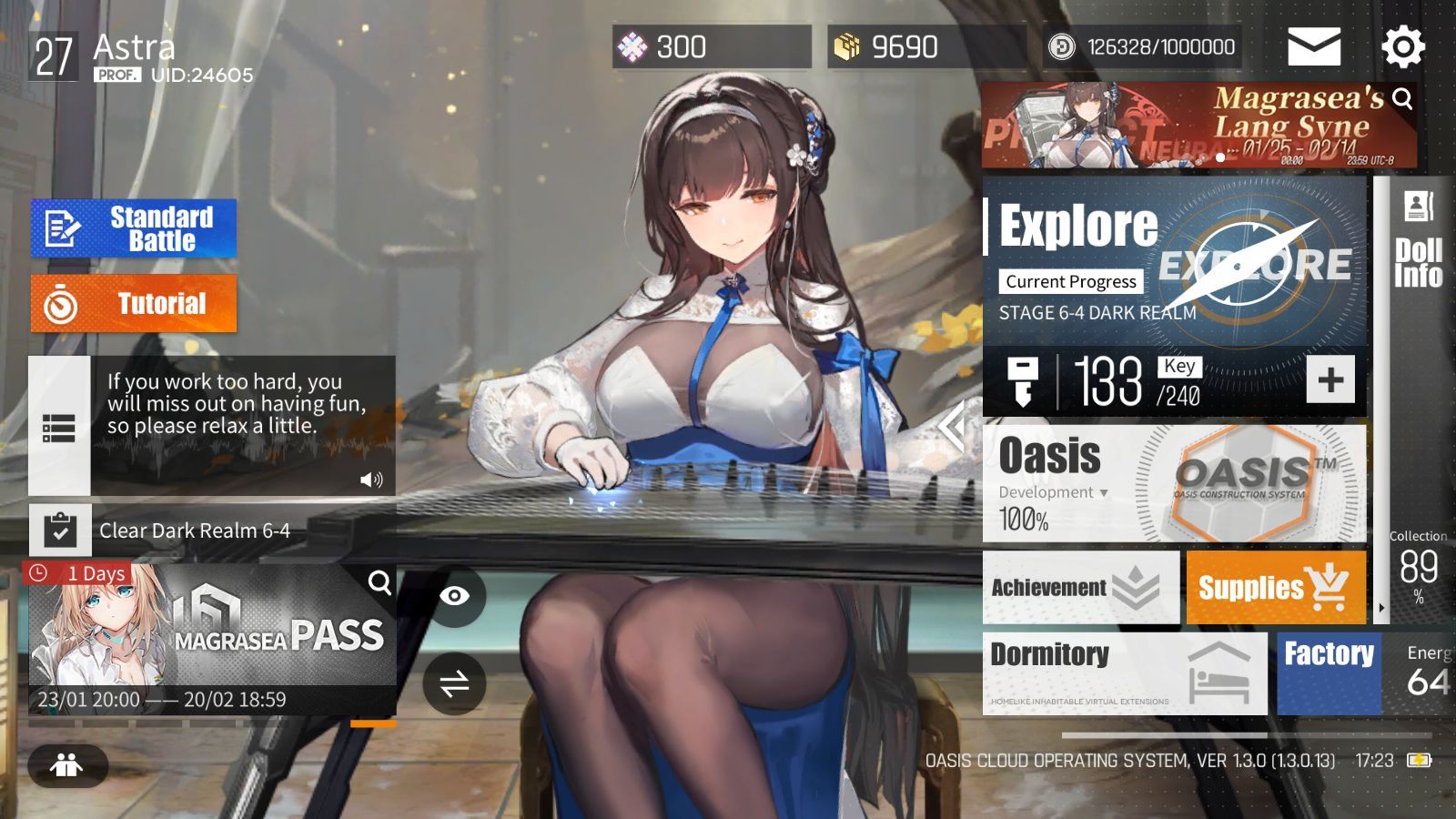Hide the interface with the eye icon
Viewport: 1456px width, 819px height.
[454, 596]
